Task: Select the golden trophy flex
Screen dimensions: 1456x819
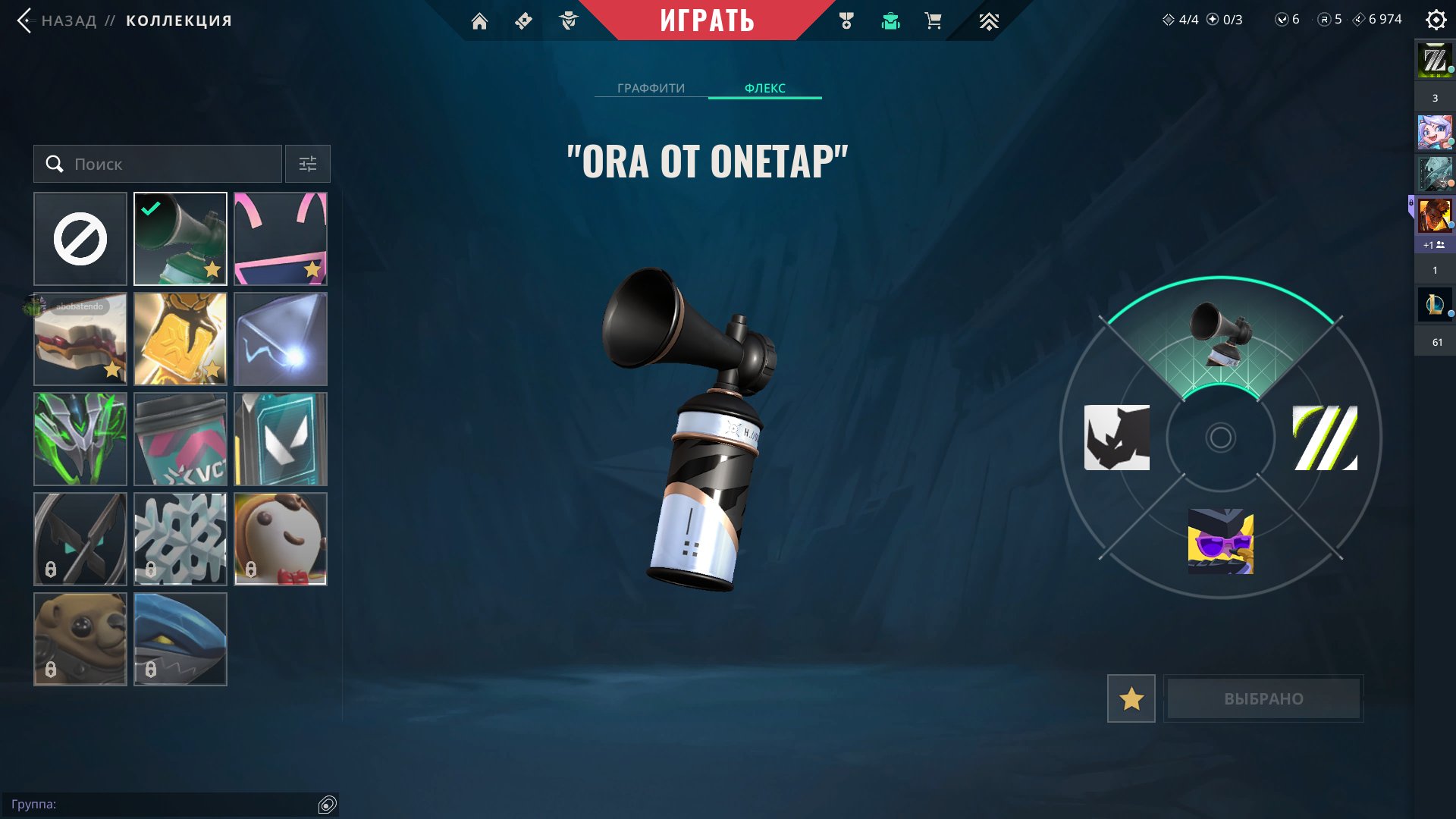Action: click(180, 339)
